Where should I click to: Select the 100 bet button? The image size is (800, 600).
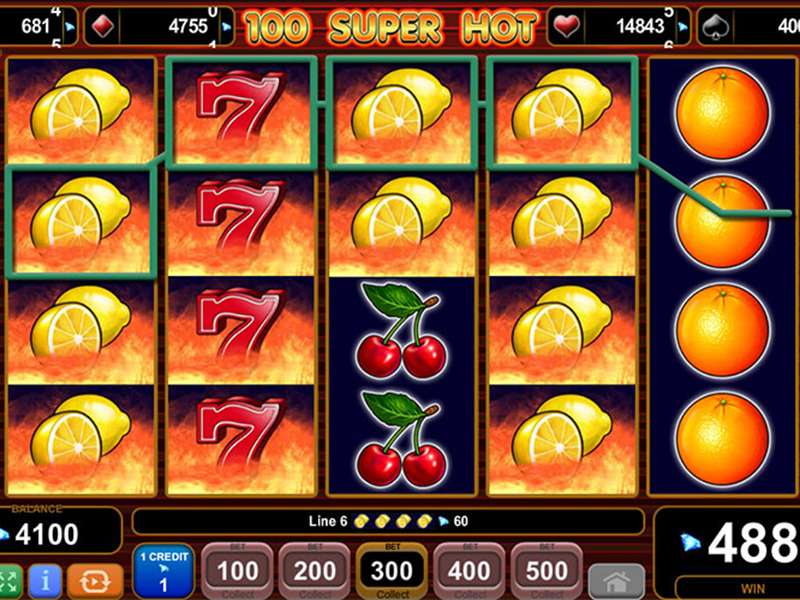pos(237,572)
